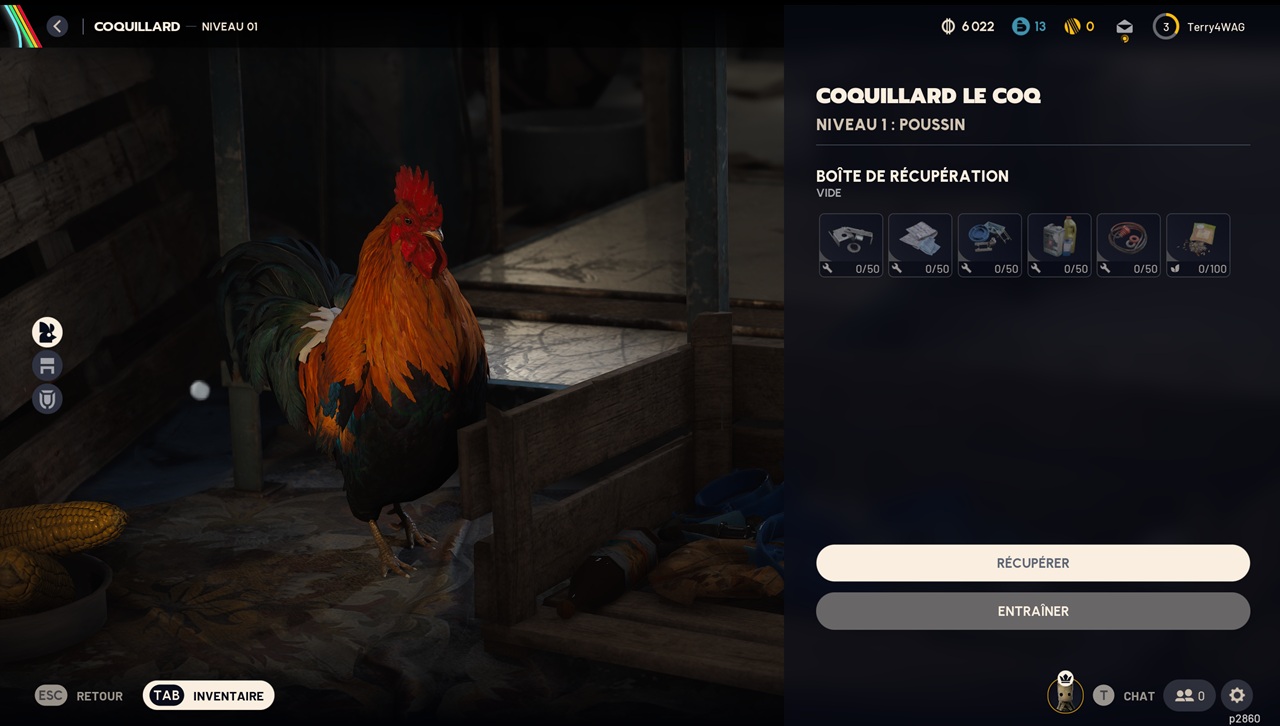Select the folded fabric sheets slot
This screenshot has width=1280, height=726.
click(920, 245)
